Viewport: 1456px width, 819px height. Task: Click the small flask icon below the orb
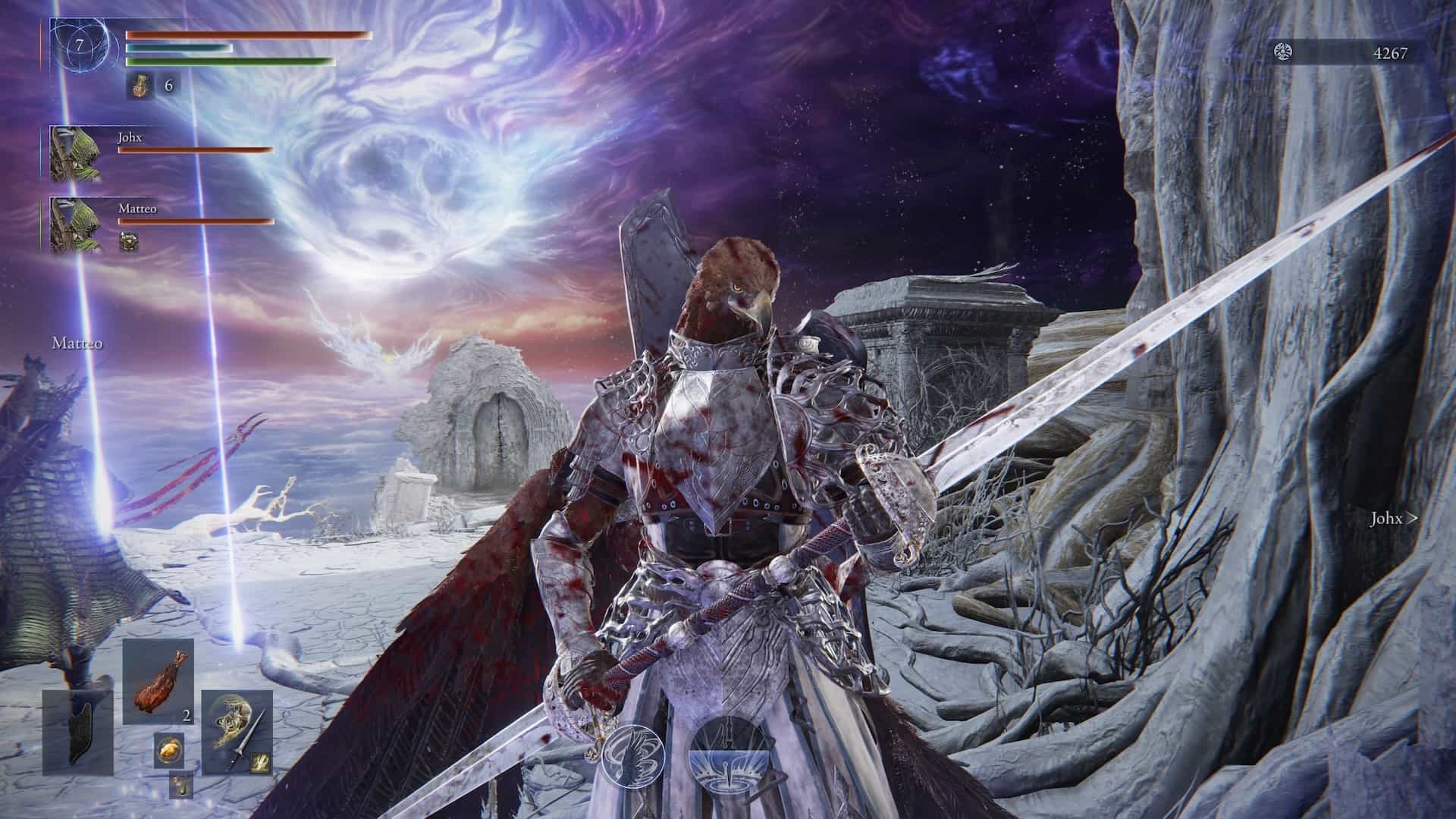click(180, 784)
